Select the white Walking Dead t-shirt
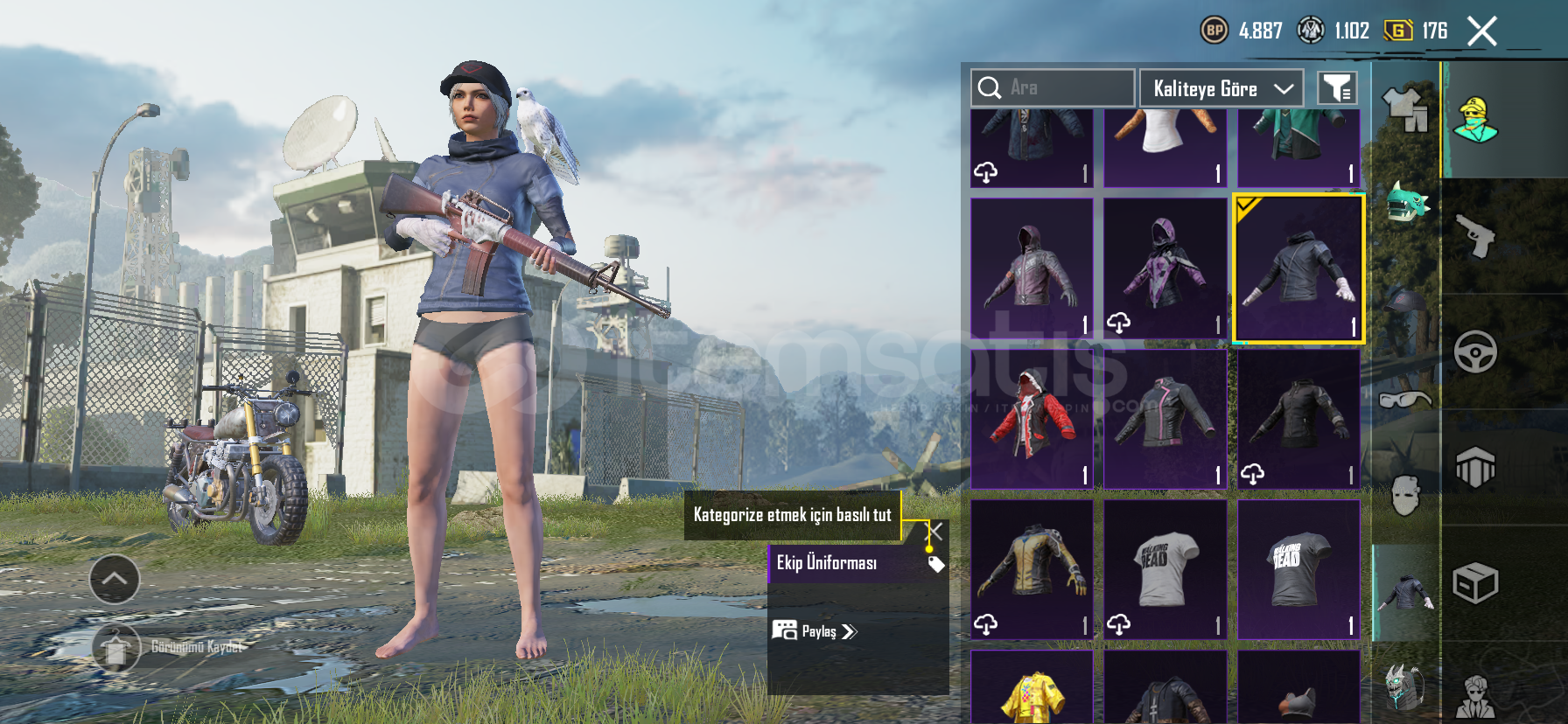The width and height of the screenshot is (1568, 724). pos(1165,568)
